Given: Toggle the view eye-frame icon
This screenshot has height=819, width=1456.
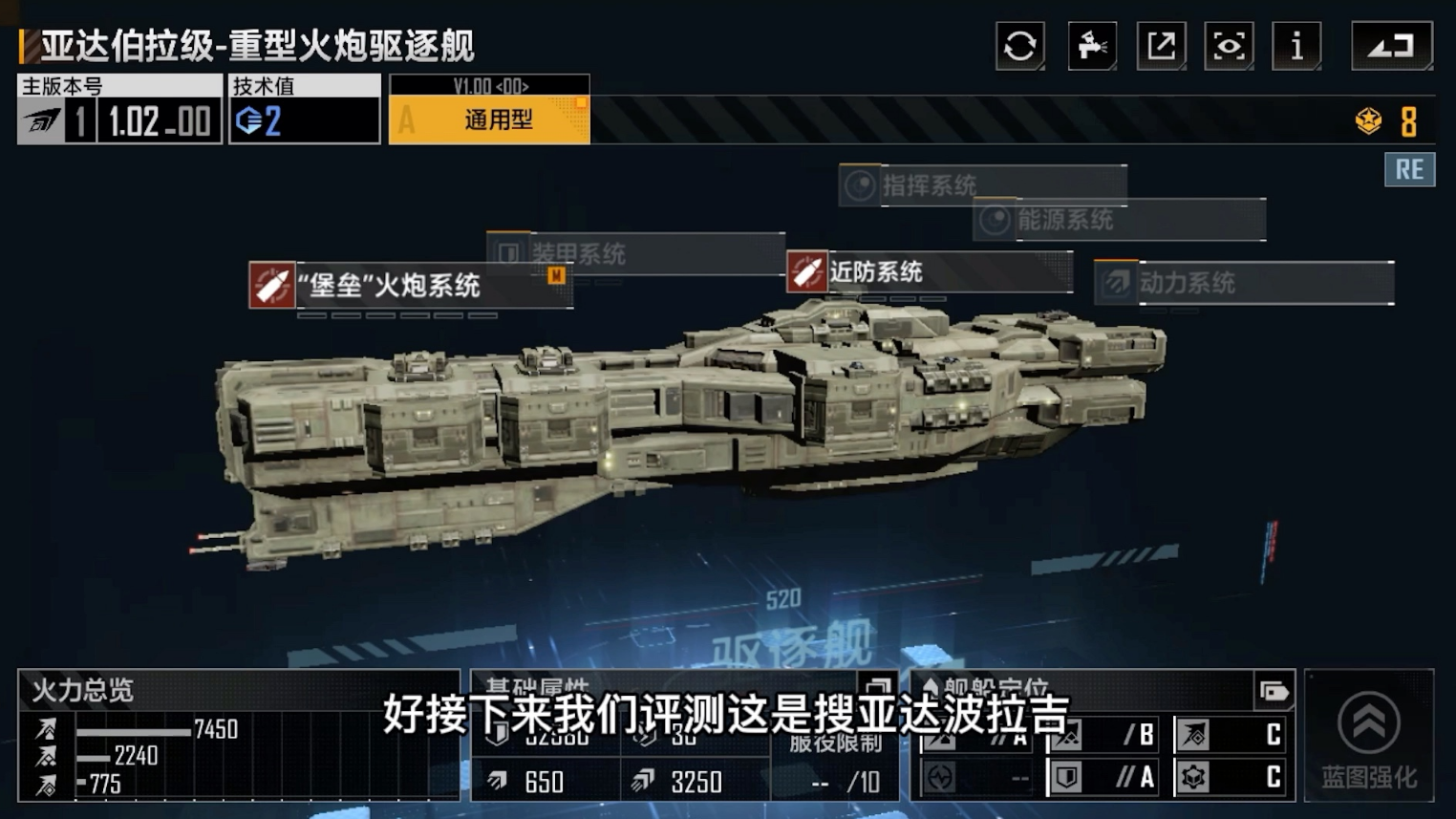Looking at the screenshot, I should coord(1229,46).
